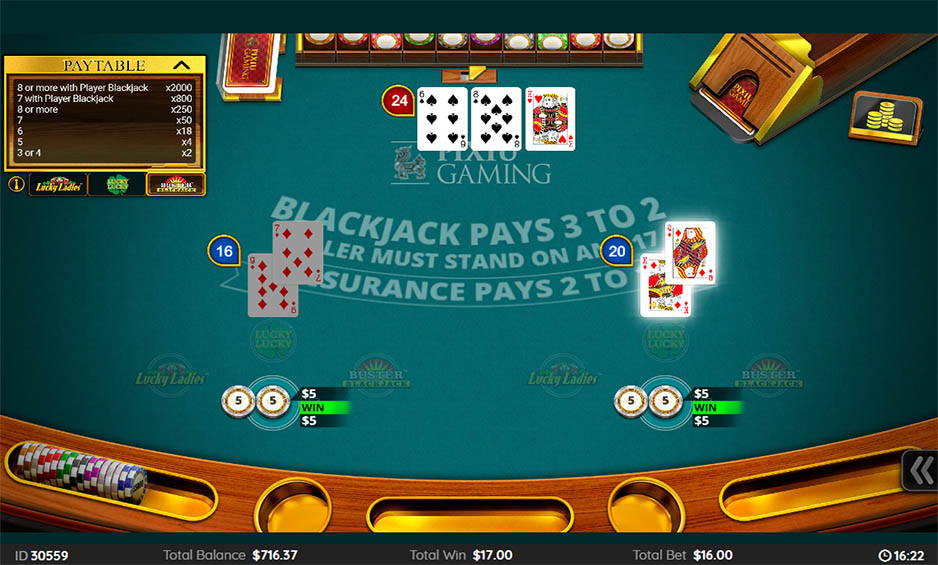This screenshot has height=565, width=938.
Task: Expand the double-arrow side panel
Action: [920, 470]
